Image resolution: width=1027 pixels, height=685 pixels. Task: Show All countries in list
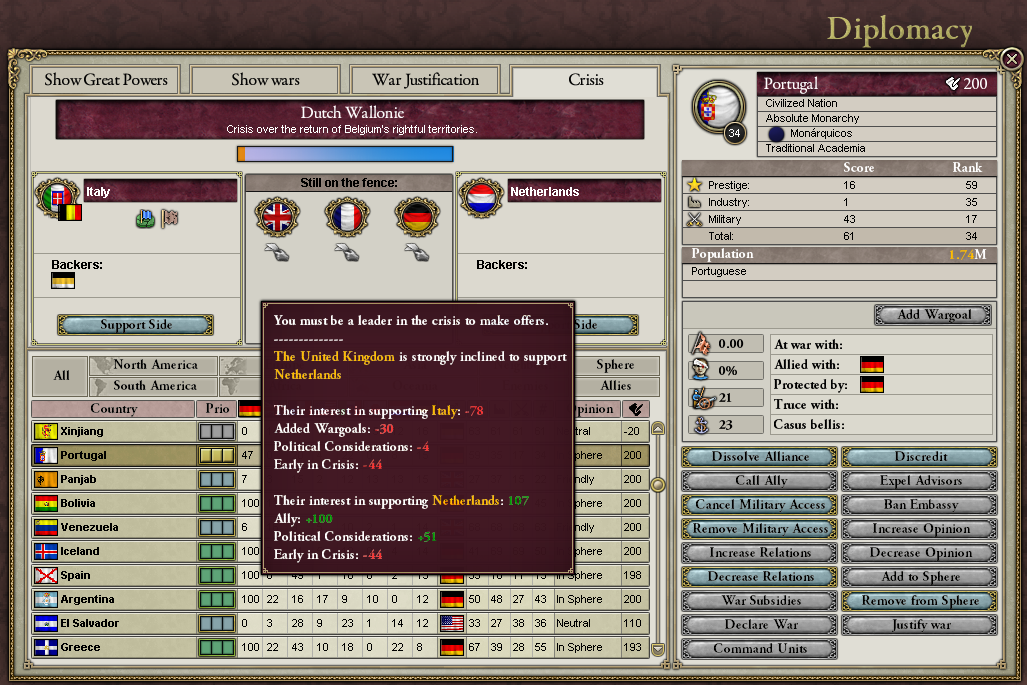click(x=61, y=376)
